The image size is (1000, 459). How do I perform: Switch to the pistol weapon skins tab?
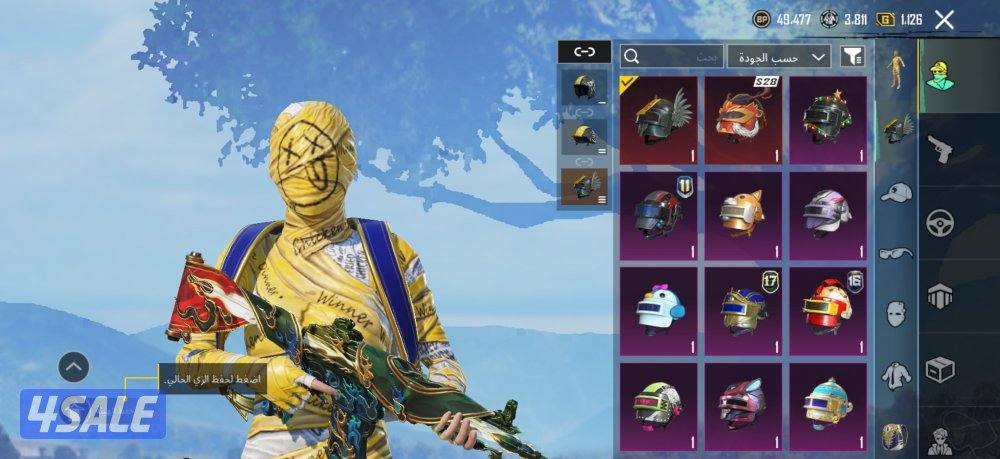pos(940,150)
